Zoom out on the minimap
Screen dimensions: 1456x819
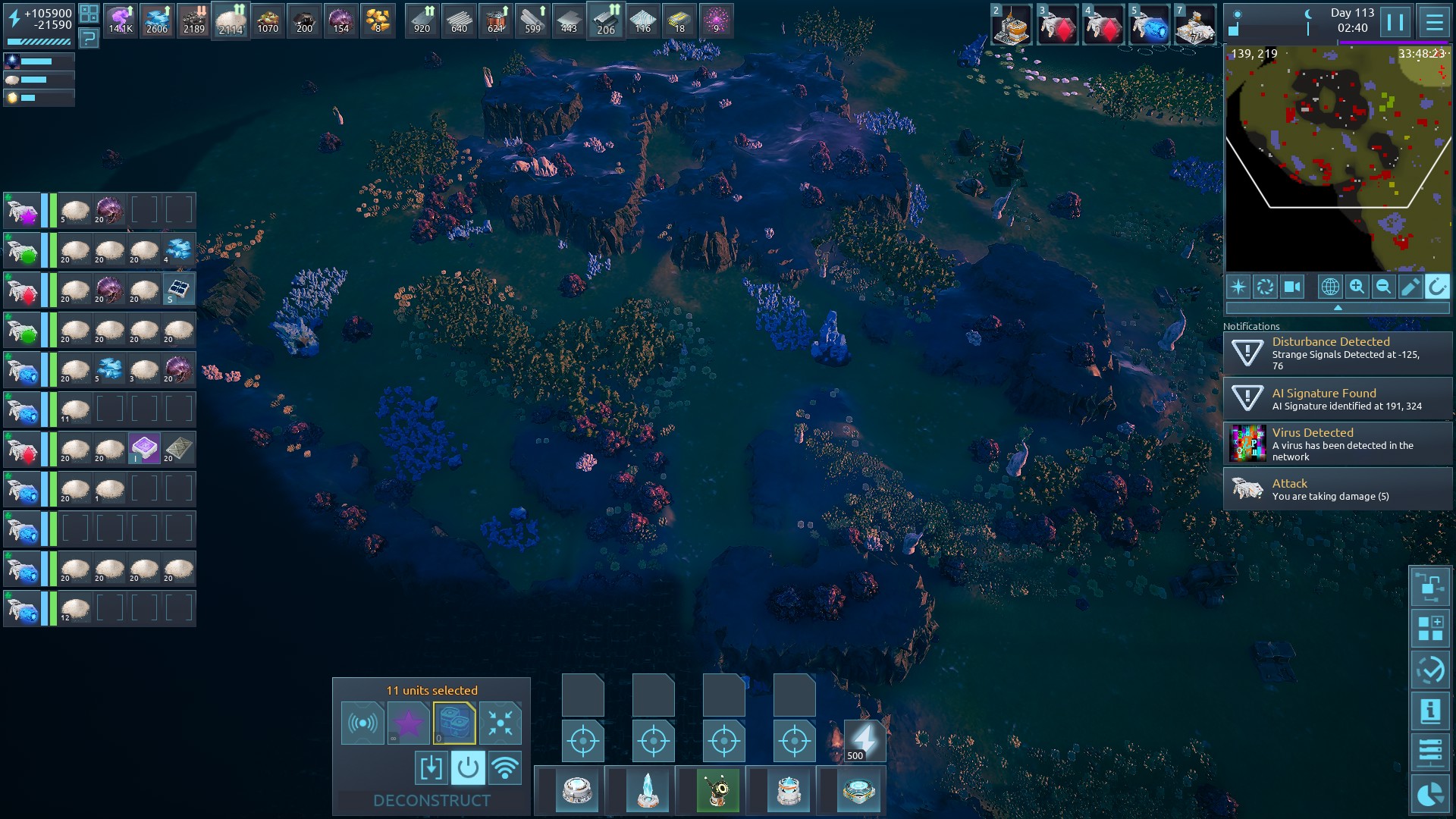tap(1383, 287)
